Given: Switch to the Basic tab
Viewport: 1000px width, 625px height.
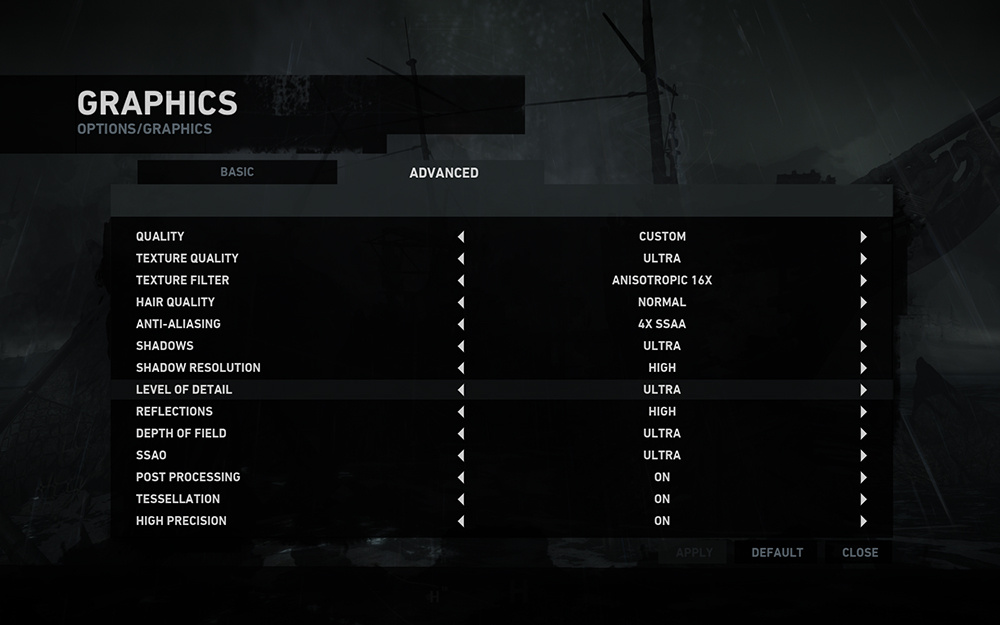Looking at the screenshot, I should point(237,172).
